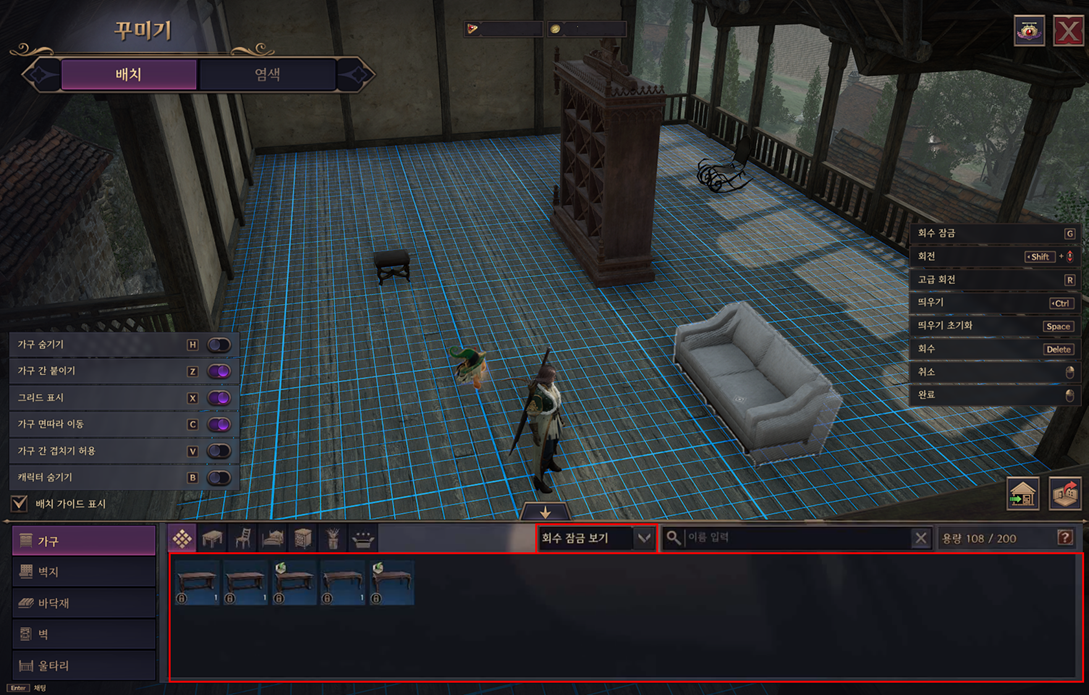Uncheck 배치 가이드 표시

(x=19, y=503)
